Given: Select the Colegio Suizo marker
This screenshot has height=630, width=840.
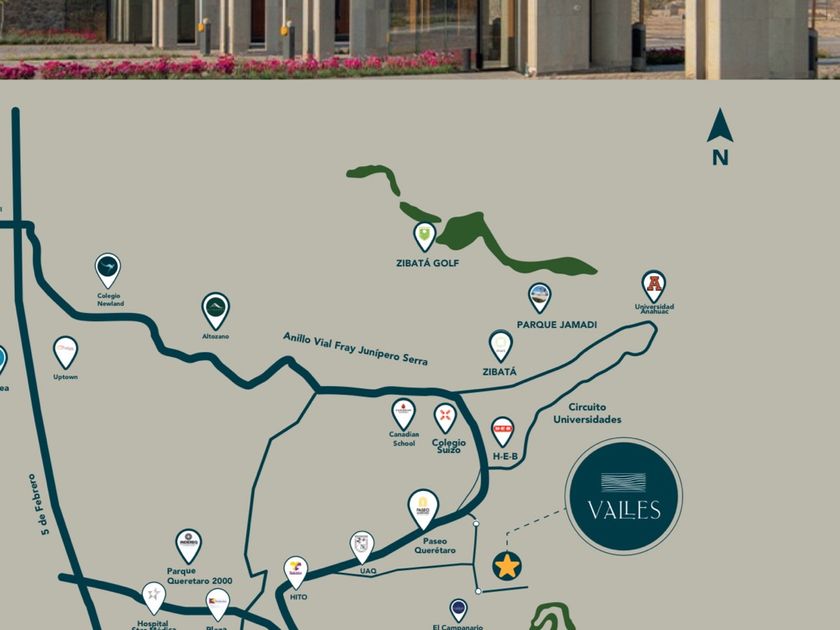Looking at the screenshot, I should [445, 417].
